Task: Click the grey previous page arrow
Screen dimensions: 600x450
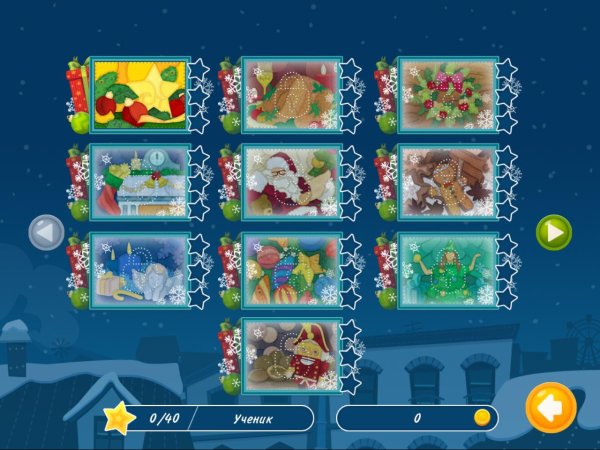Action: coord(46,233)
